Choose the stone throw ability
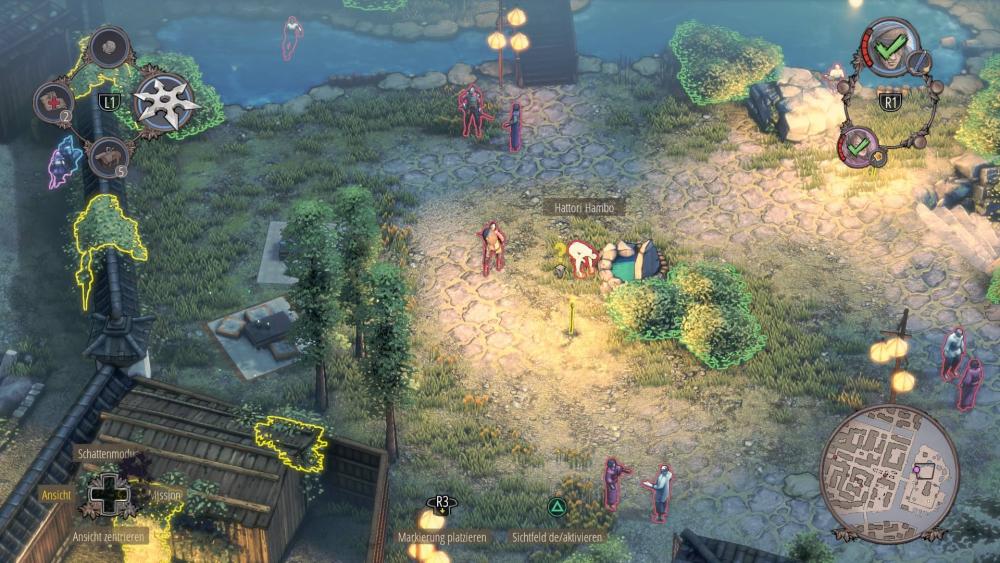The height and width of the screenshot is (563, 1000). 107,47
